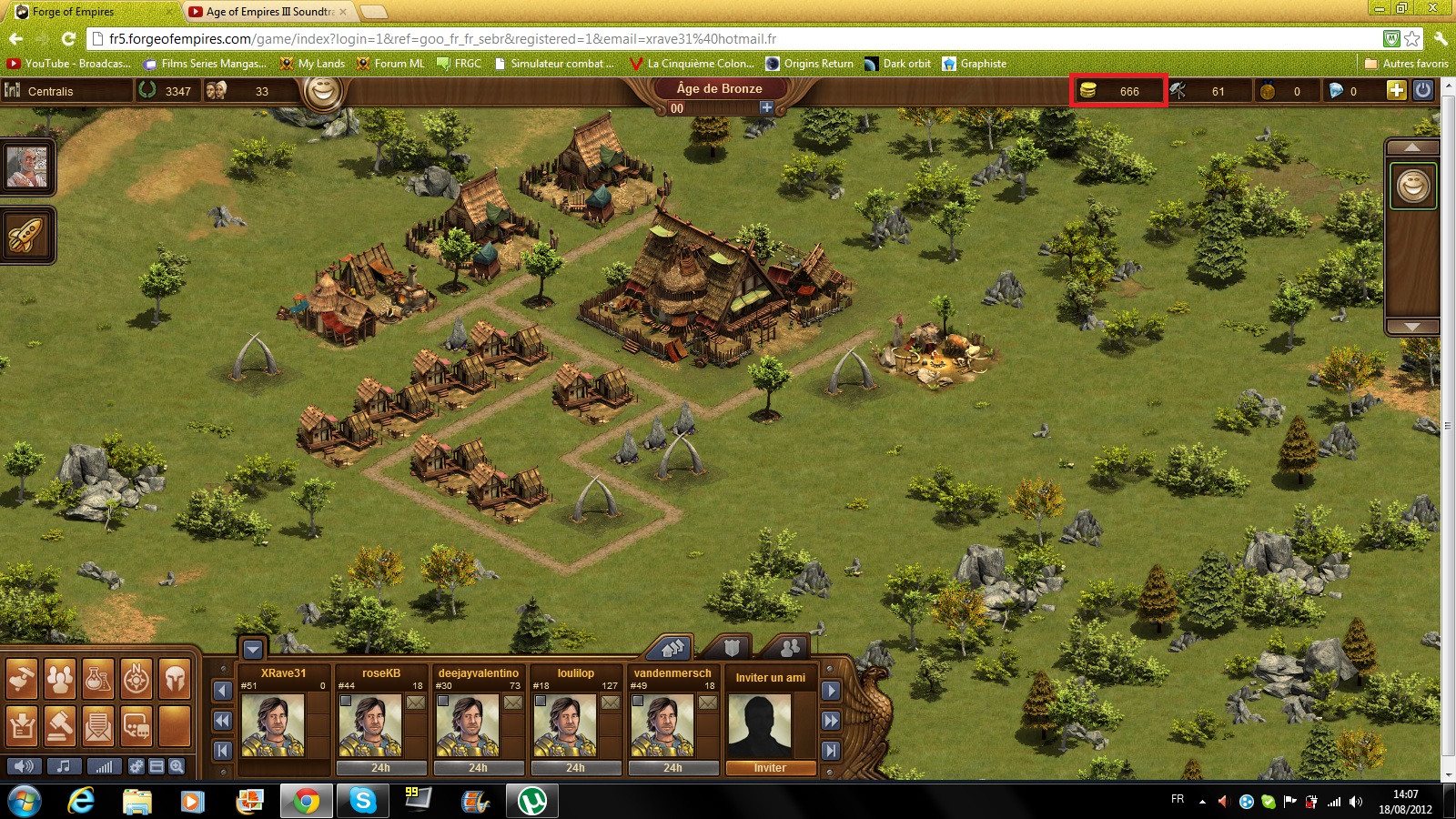Viewport: 1456px width, 819px height.
Task: Open the research menu with the flask icon
Action: coord(98,679)
